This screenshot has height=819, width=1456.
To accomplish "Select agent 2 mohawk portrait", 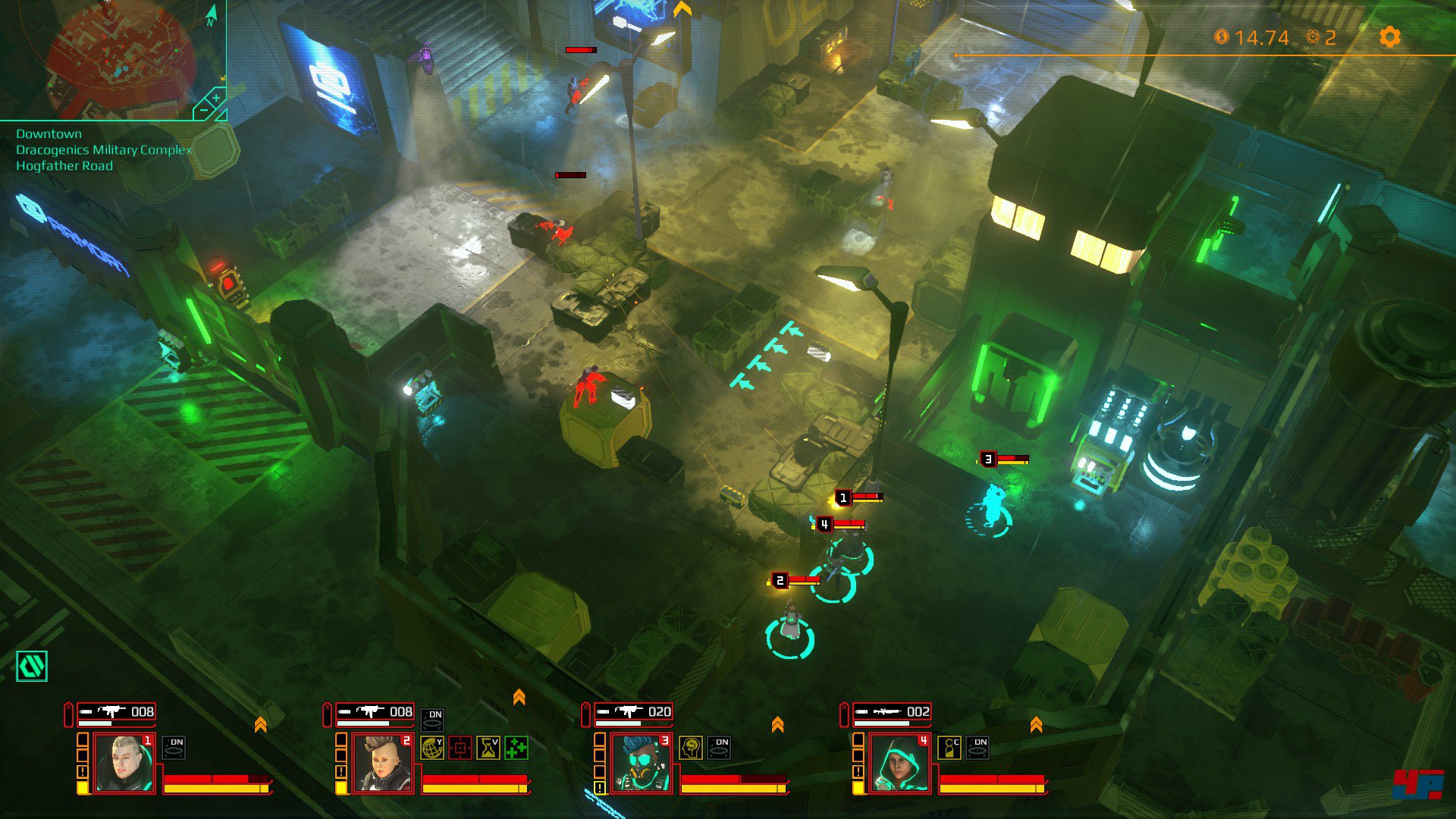I will 382,764.
